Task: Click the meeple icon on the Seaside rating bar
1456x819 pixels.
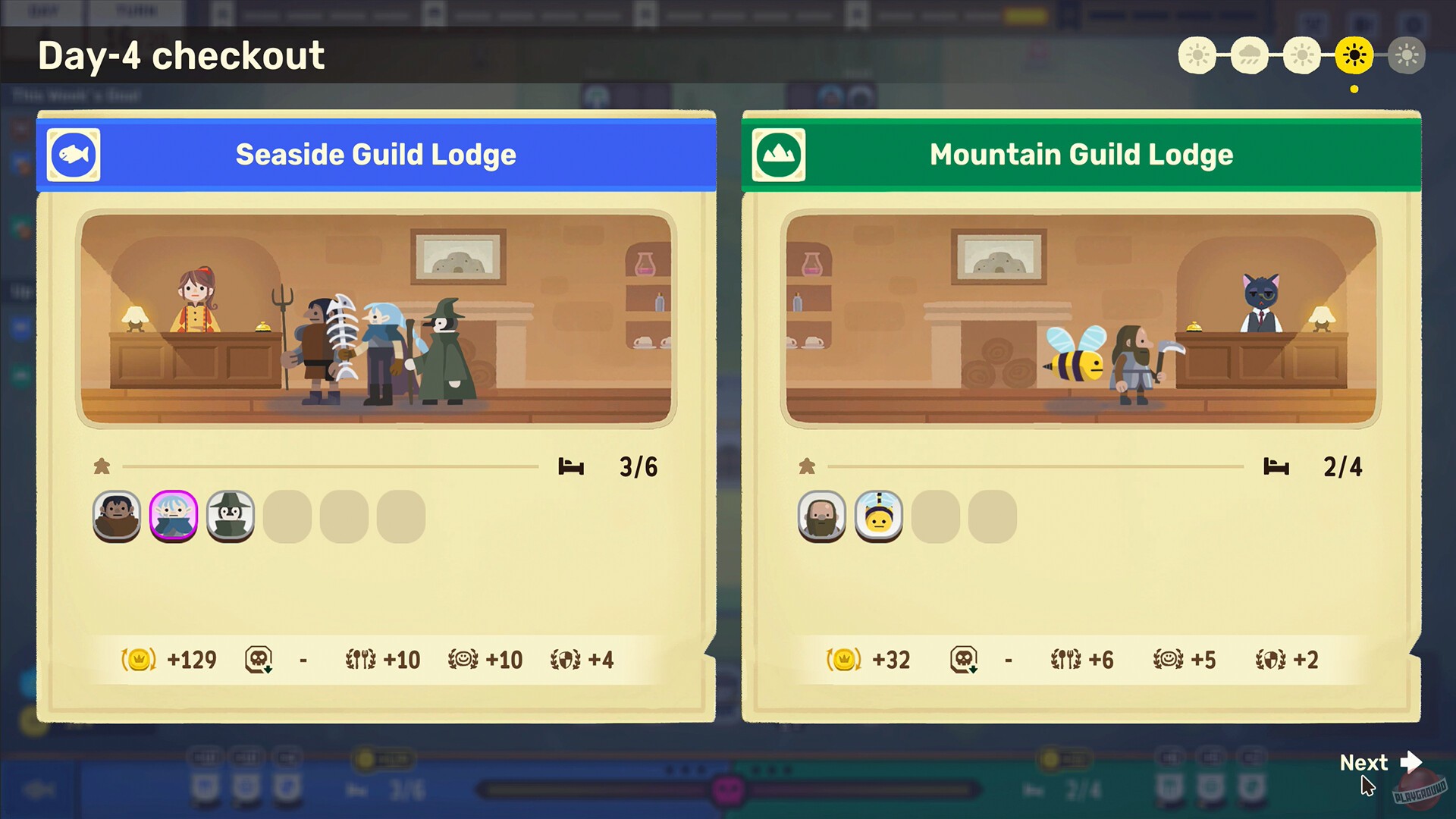Action: pyautogui.click(x=102, y=466)
